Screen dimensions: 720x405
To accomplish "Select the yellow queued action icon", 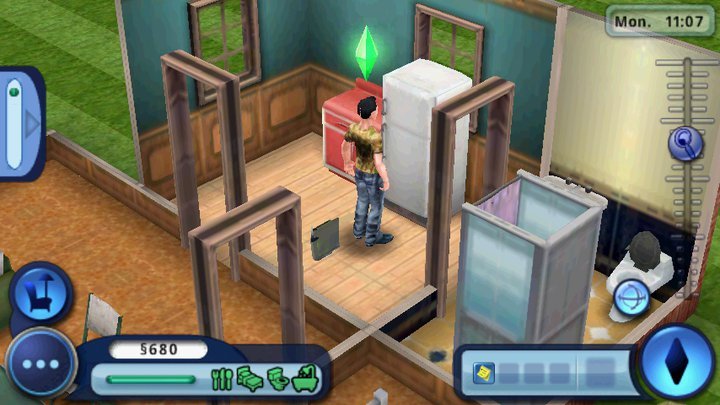I will 482,374.
